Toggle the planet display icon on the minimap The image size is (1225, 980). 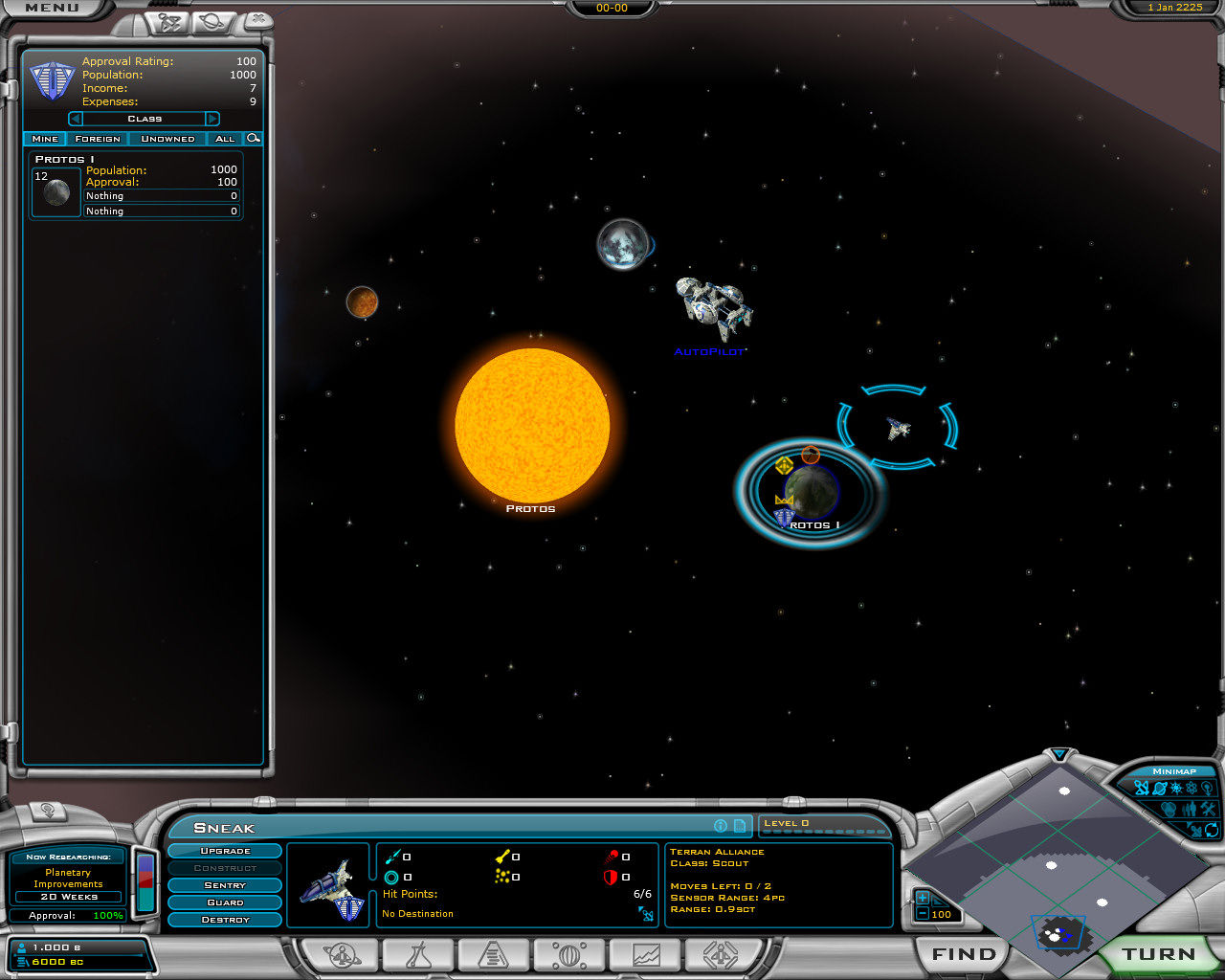(x=1159, y=787)
